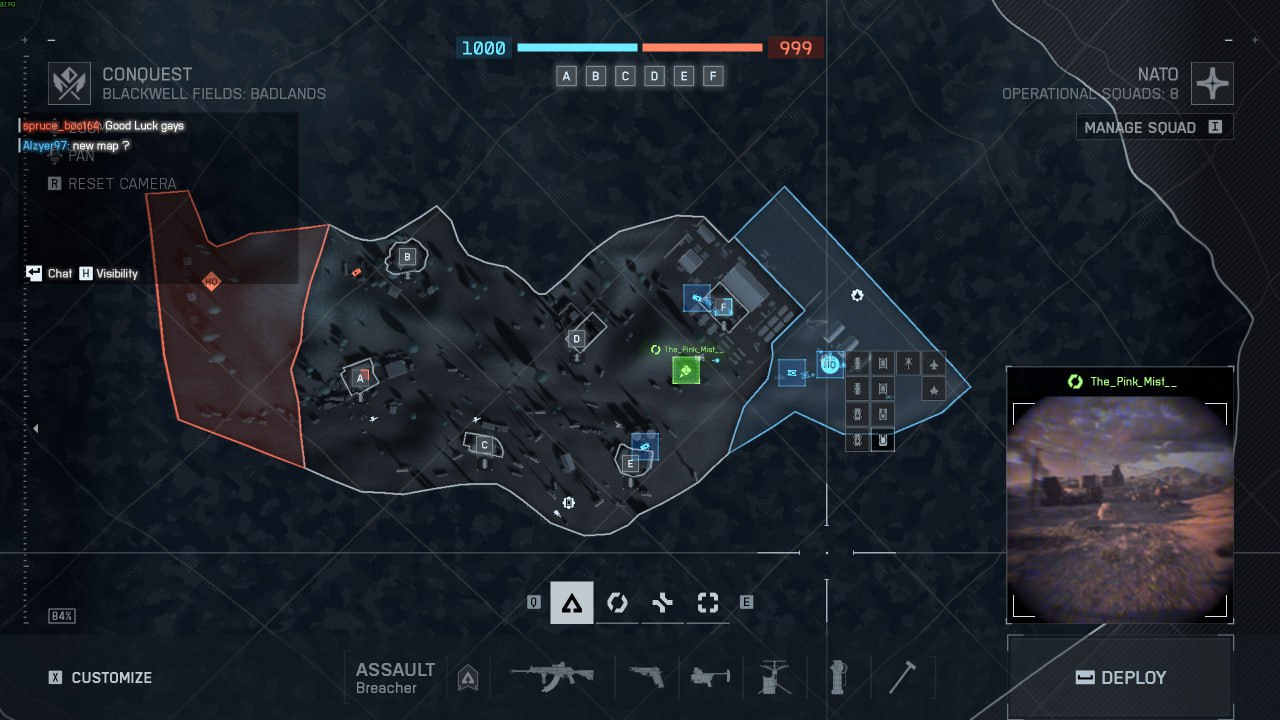Screen dimensions: 1280x720
Task: Select the stealth aircraft spawn icon
Action: coord(934,390)
